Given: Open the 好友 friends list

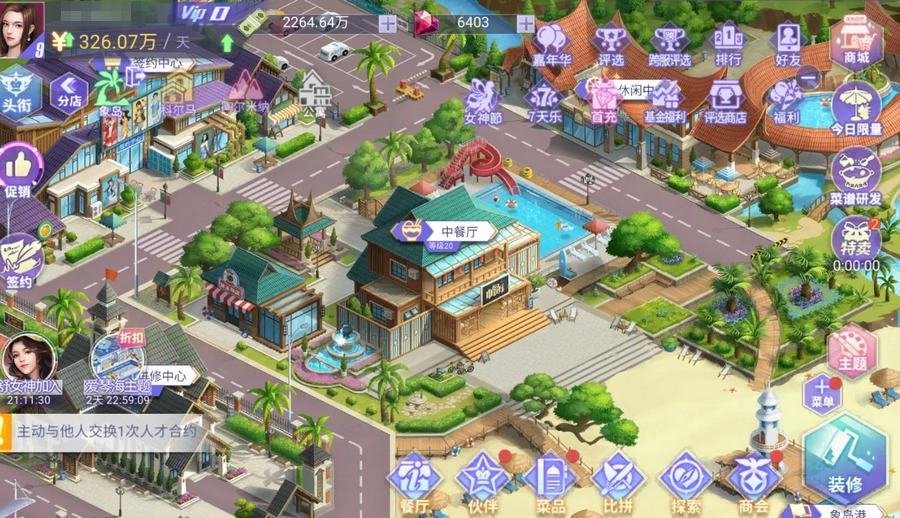Looking at the screenshot, I should (x=789, y=45).
